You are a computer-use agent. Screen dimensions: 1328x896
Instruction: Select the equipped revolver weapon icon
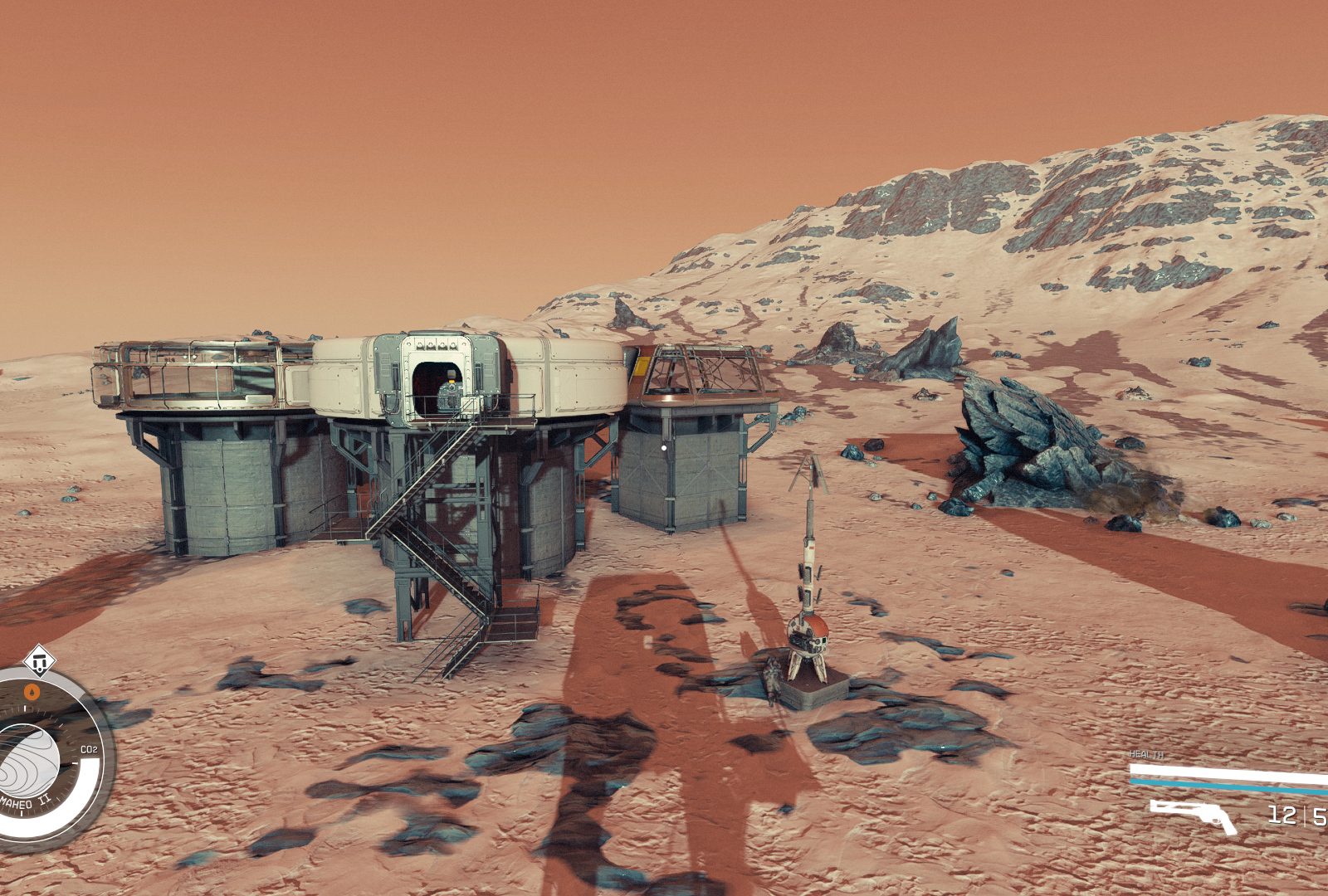pos(1194,814)
